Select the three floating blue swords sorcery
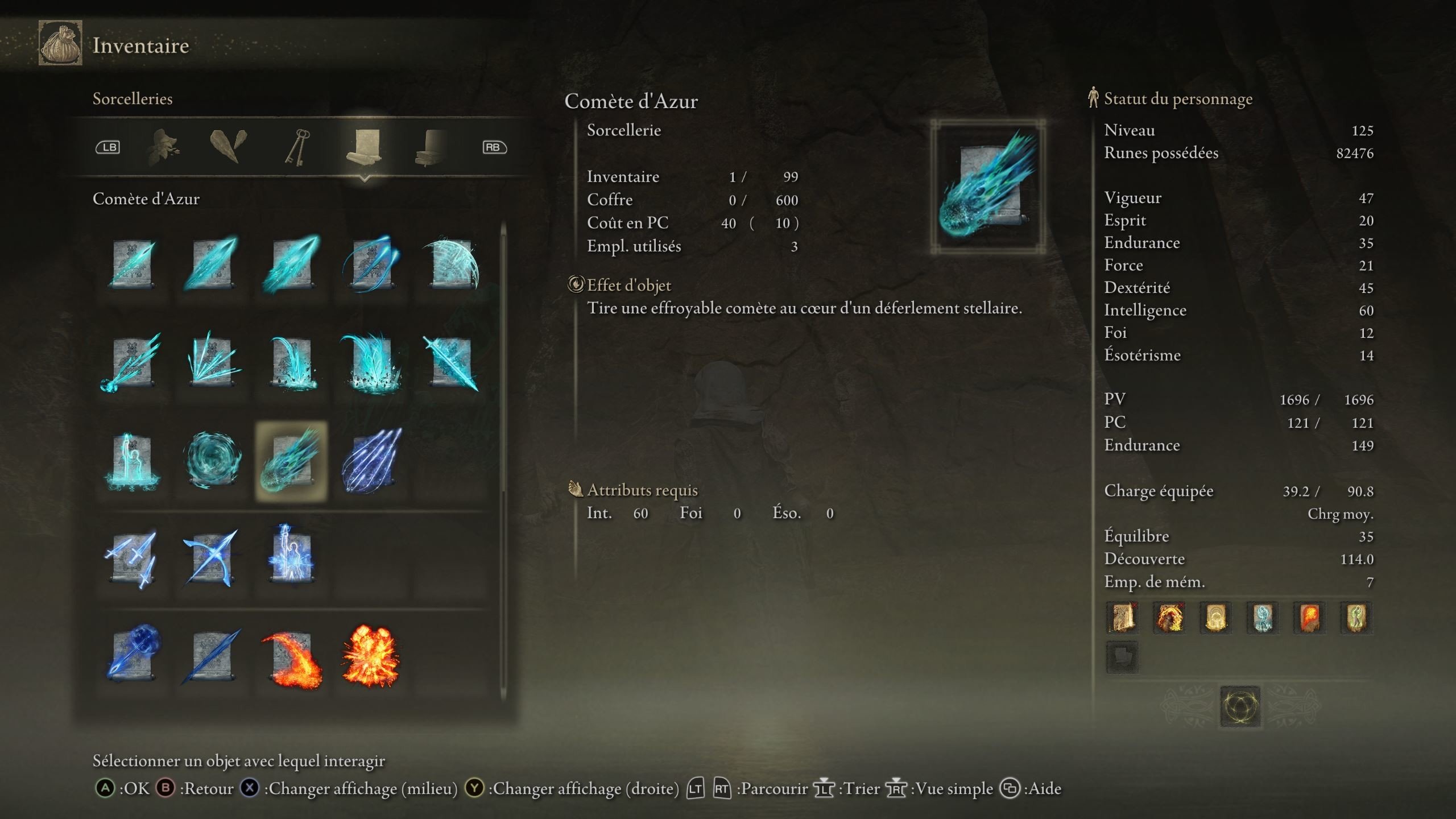This screenshot has height=819, width=1456. 132,558
